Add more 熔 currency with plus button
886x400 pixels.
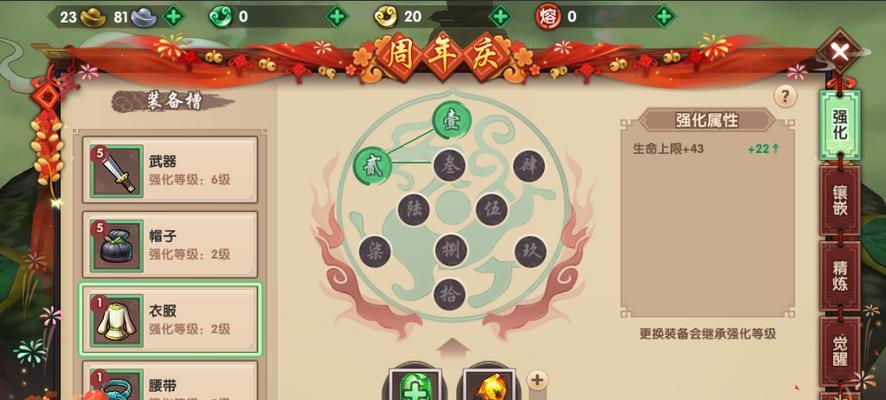coord(663,16)
